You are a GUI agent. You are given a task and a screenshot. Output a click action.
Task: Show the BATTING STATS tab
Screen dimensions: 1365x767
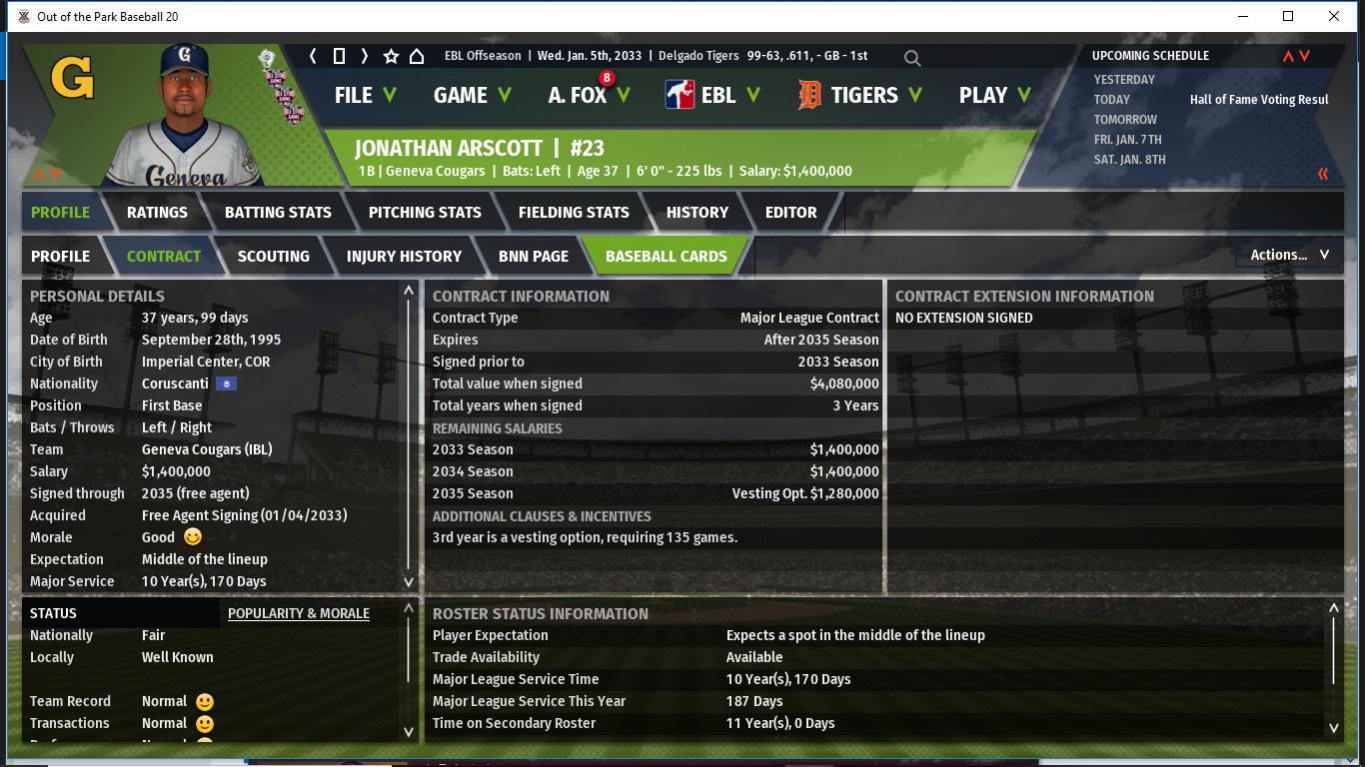click(x=278, y=212)
